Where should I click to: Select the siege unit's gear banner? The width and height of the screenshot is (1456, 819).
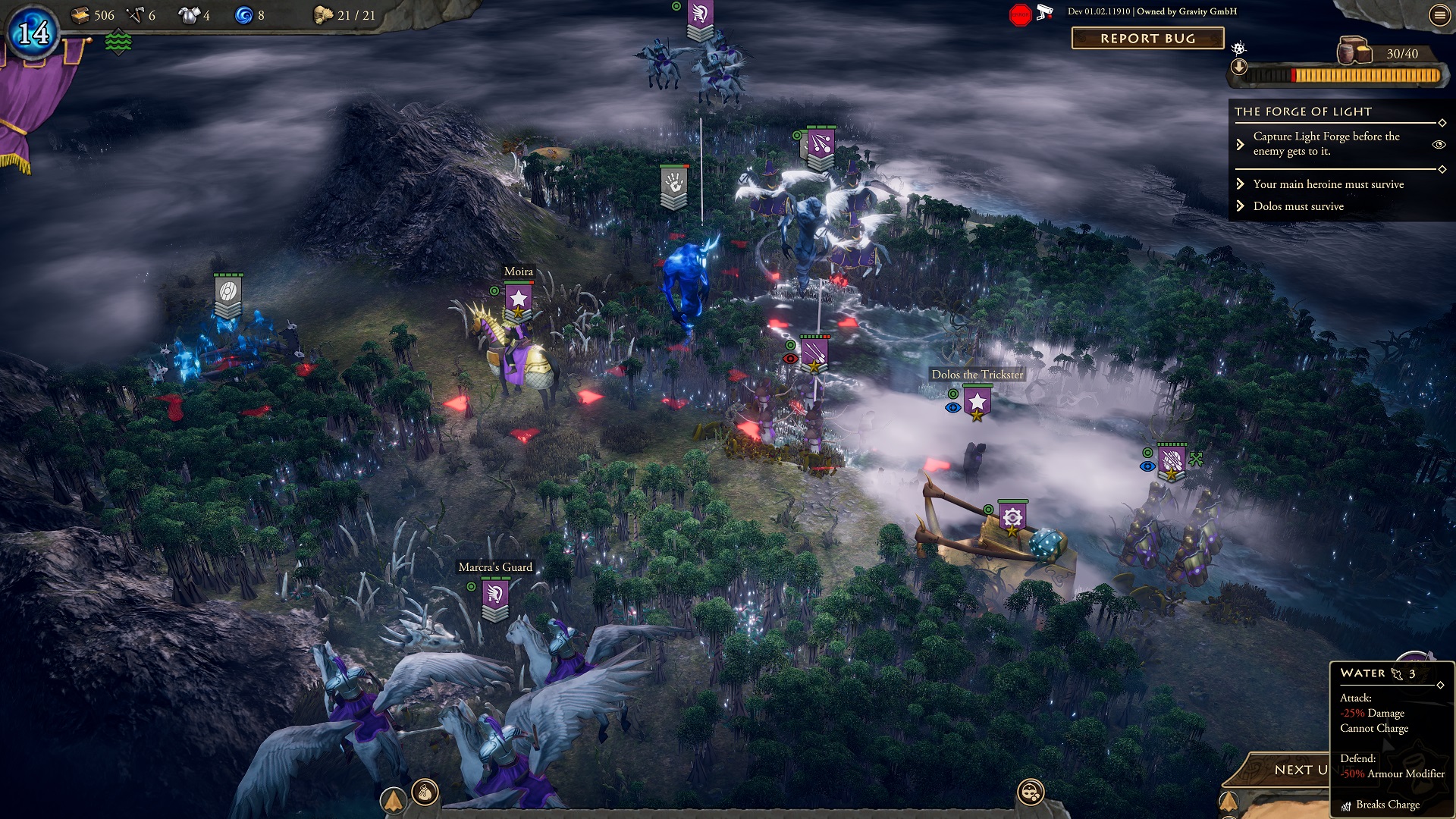tap(1012, 519)
